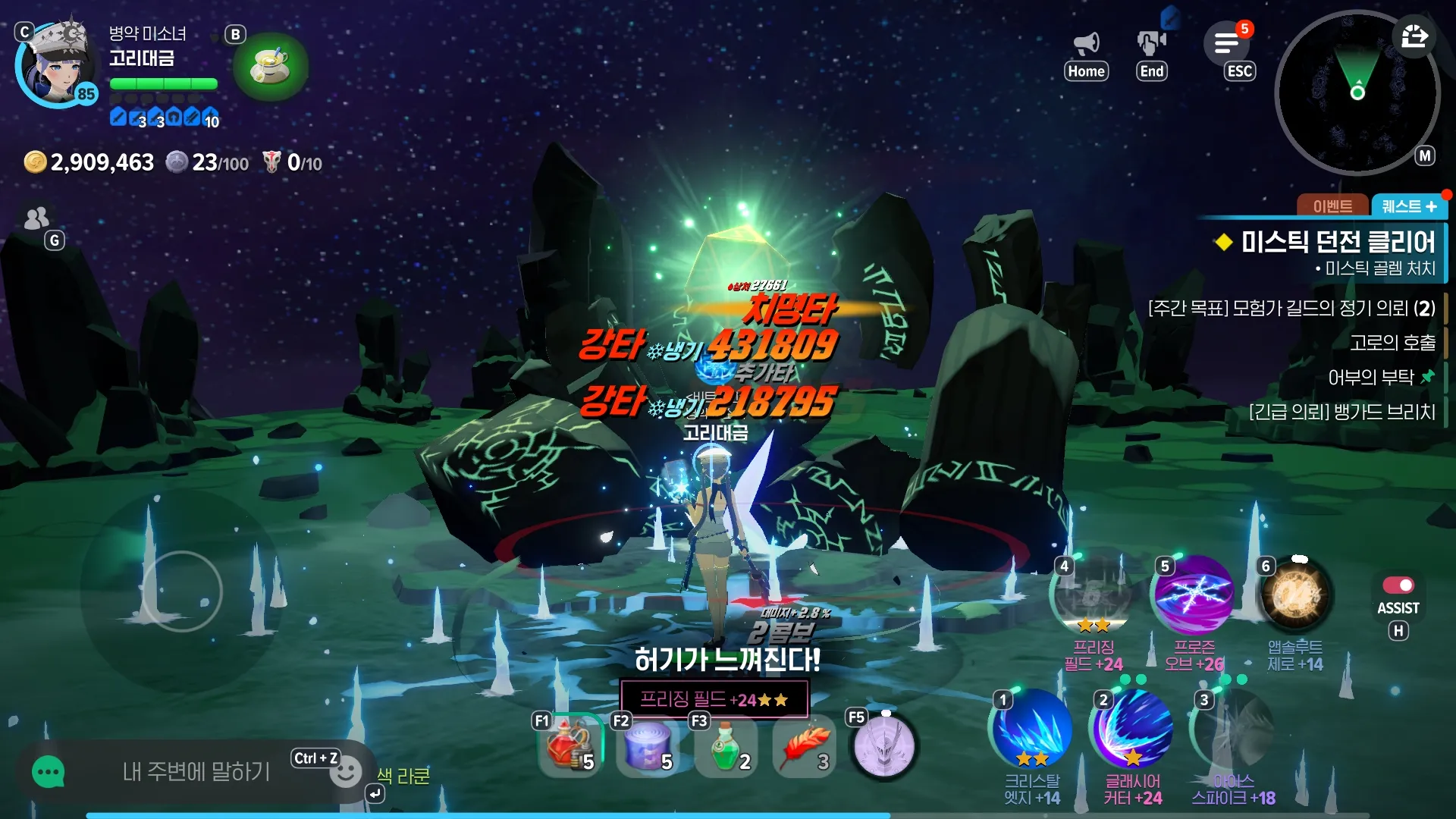Select the 미스틱 던전 클리어 quest

click(x=1338, y=243)
